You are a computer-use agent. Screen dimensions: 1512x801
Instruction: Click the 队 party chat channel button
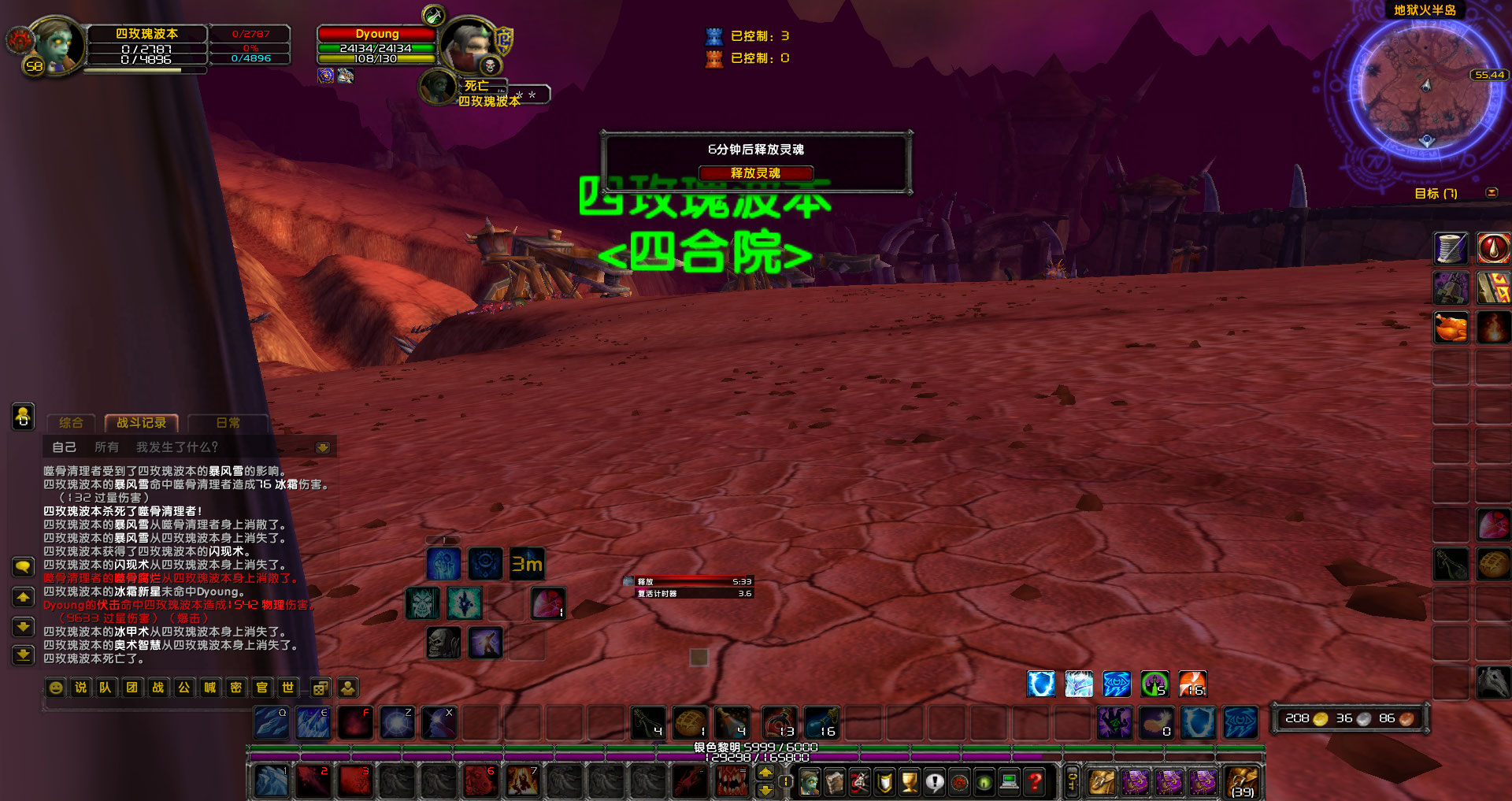tap(106, 688)
